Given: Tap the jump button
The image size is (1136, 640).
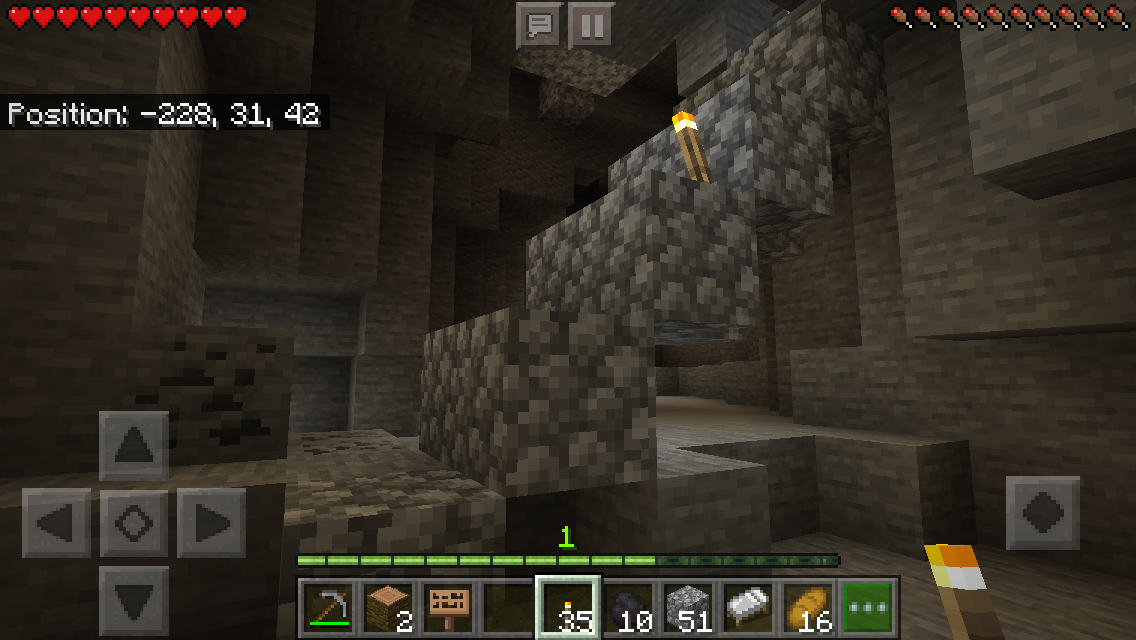Looking at the screenshot, I should coord(1042,513).
